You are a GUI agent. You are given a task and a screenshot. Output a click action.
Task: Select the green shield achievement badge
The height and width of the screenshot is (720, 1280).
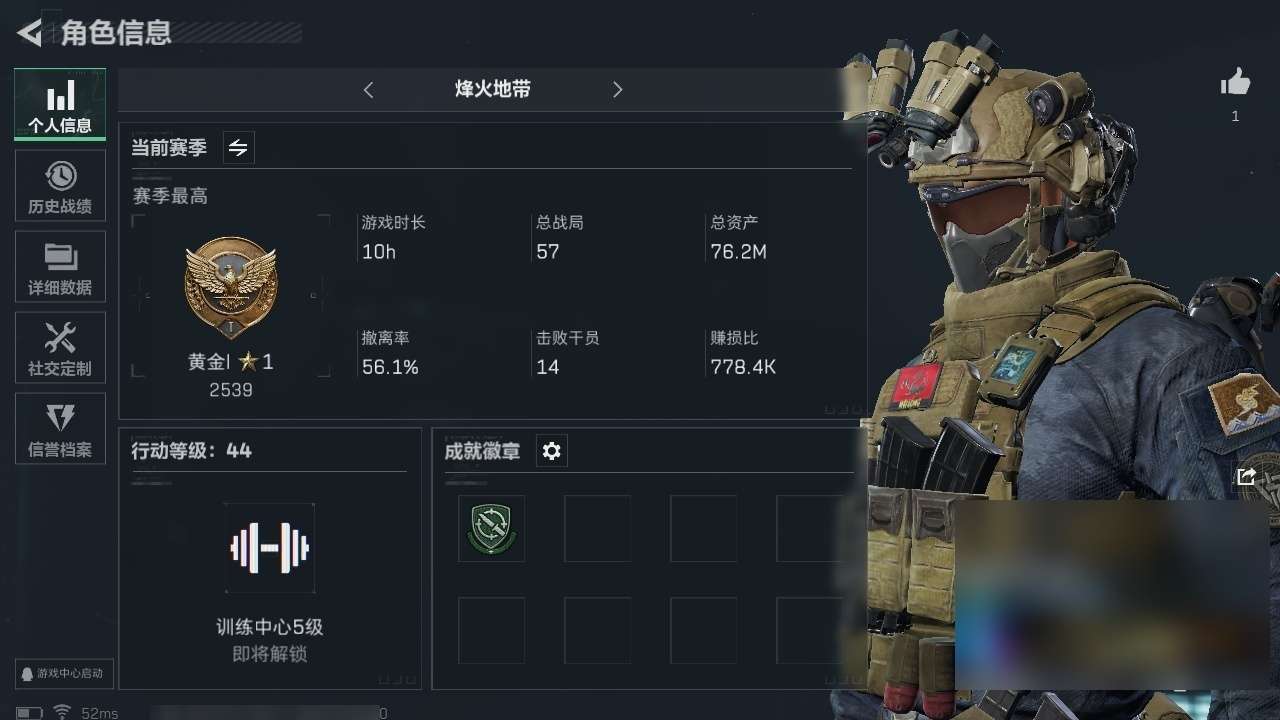[491, 528]
